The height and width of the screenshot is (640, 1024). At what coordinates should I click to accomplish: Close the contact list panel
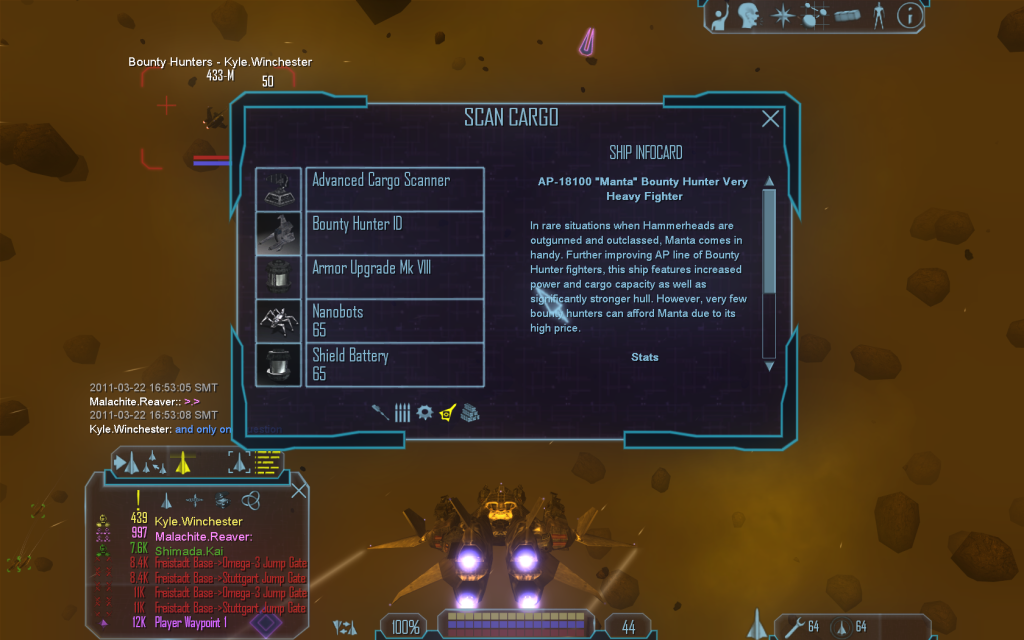point(298,490)
